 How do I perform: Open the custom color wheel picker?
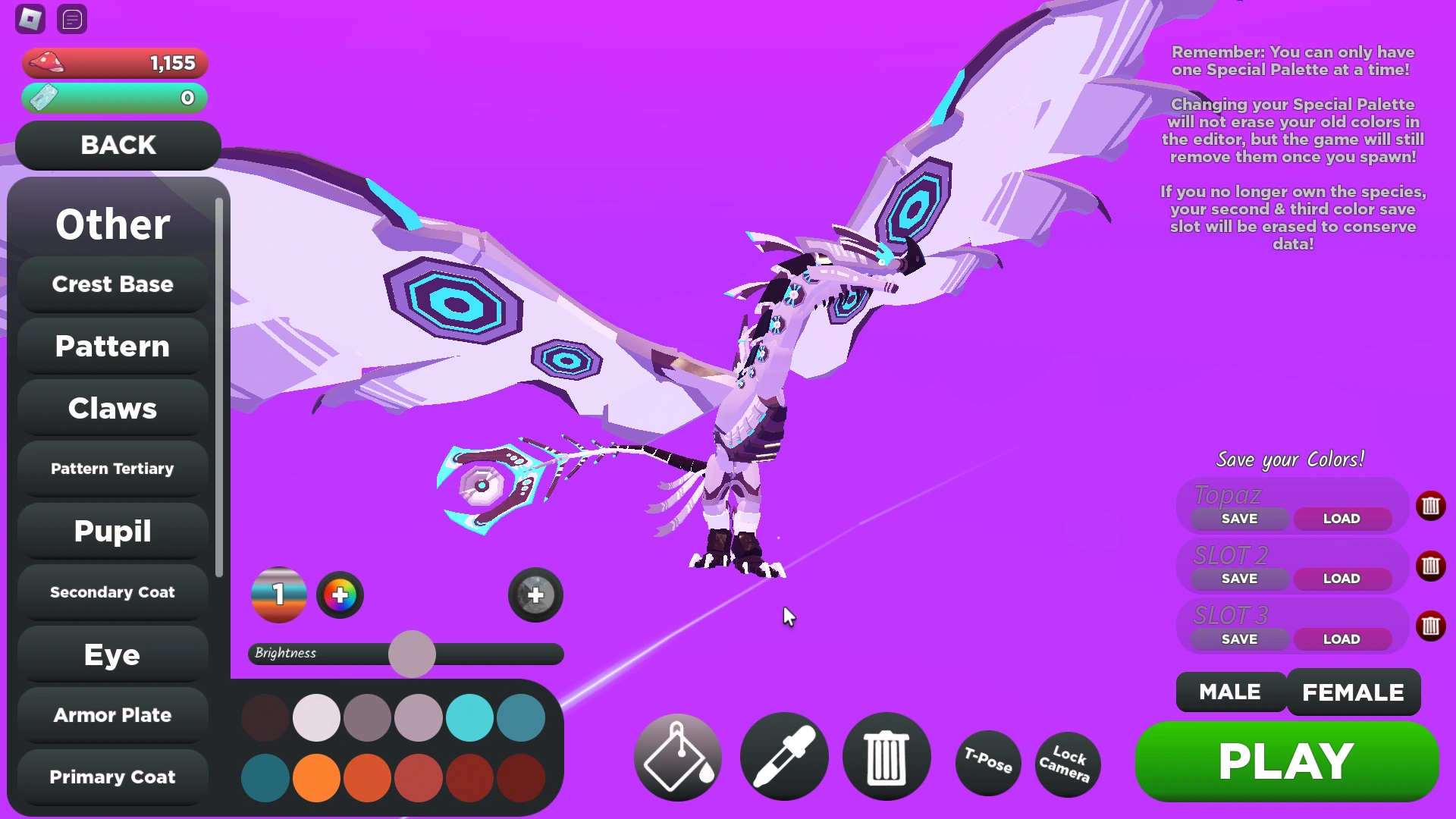point(340,595)
